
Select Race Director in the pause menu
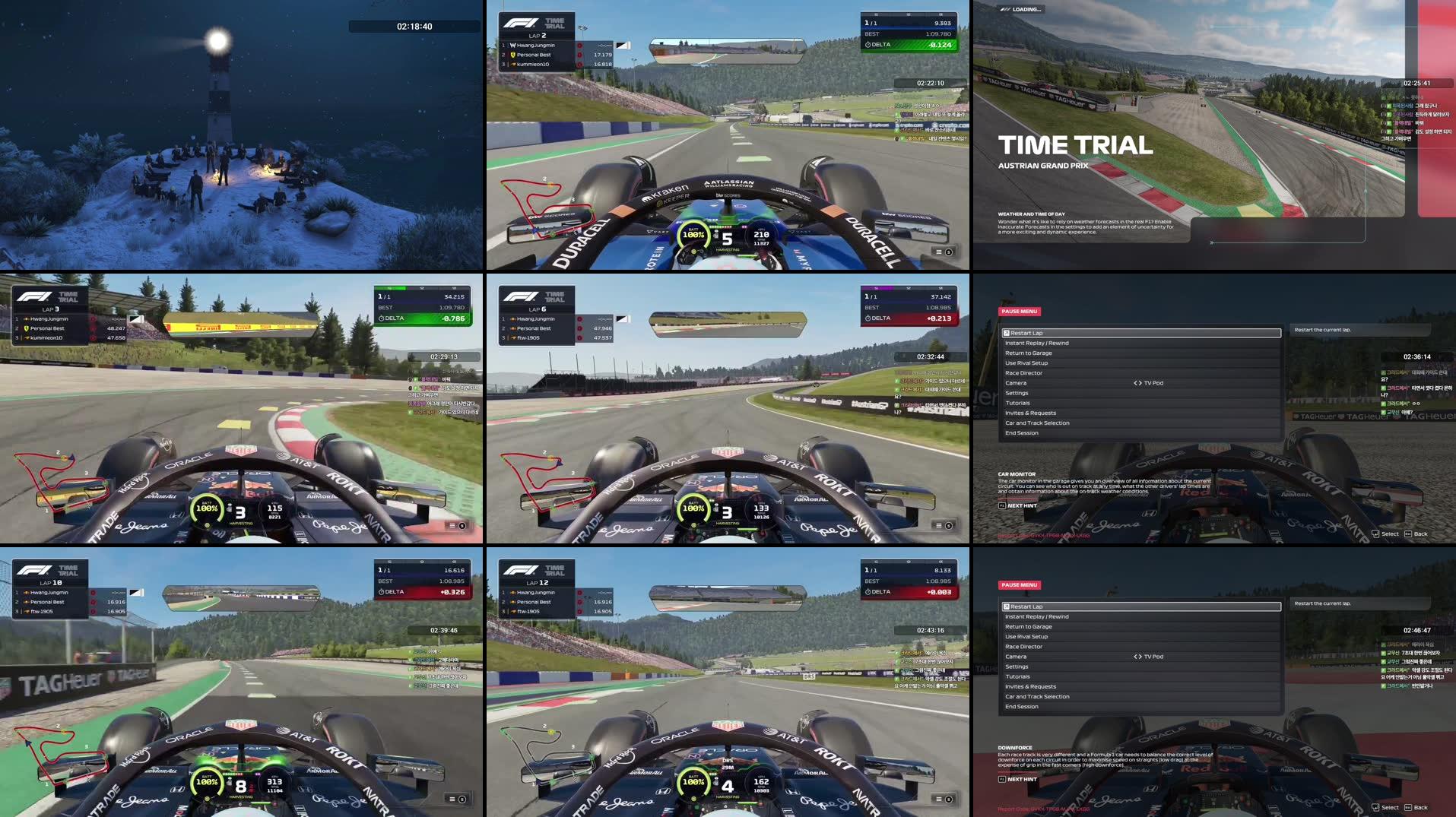[x=1025, y=372]
